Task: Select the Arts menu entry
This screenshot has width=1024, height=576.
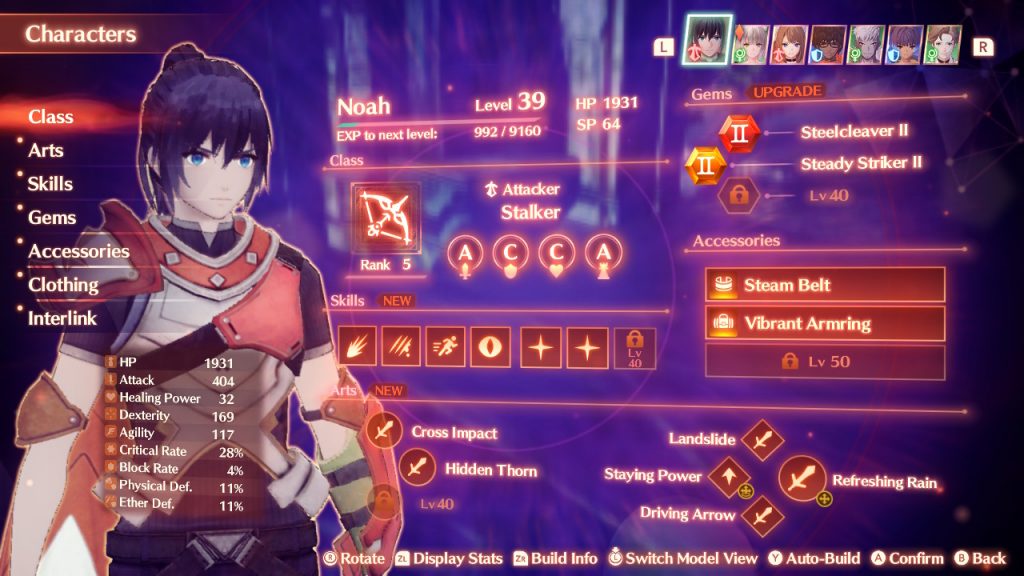Action: coord(46,151)
